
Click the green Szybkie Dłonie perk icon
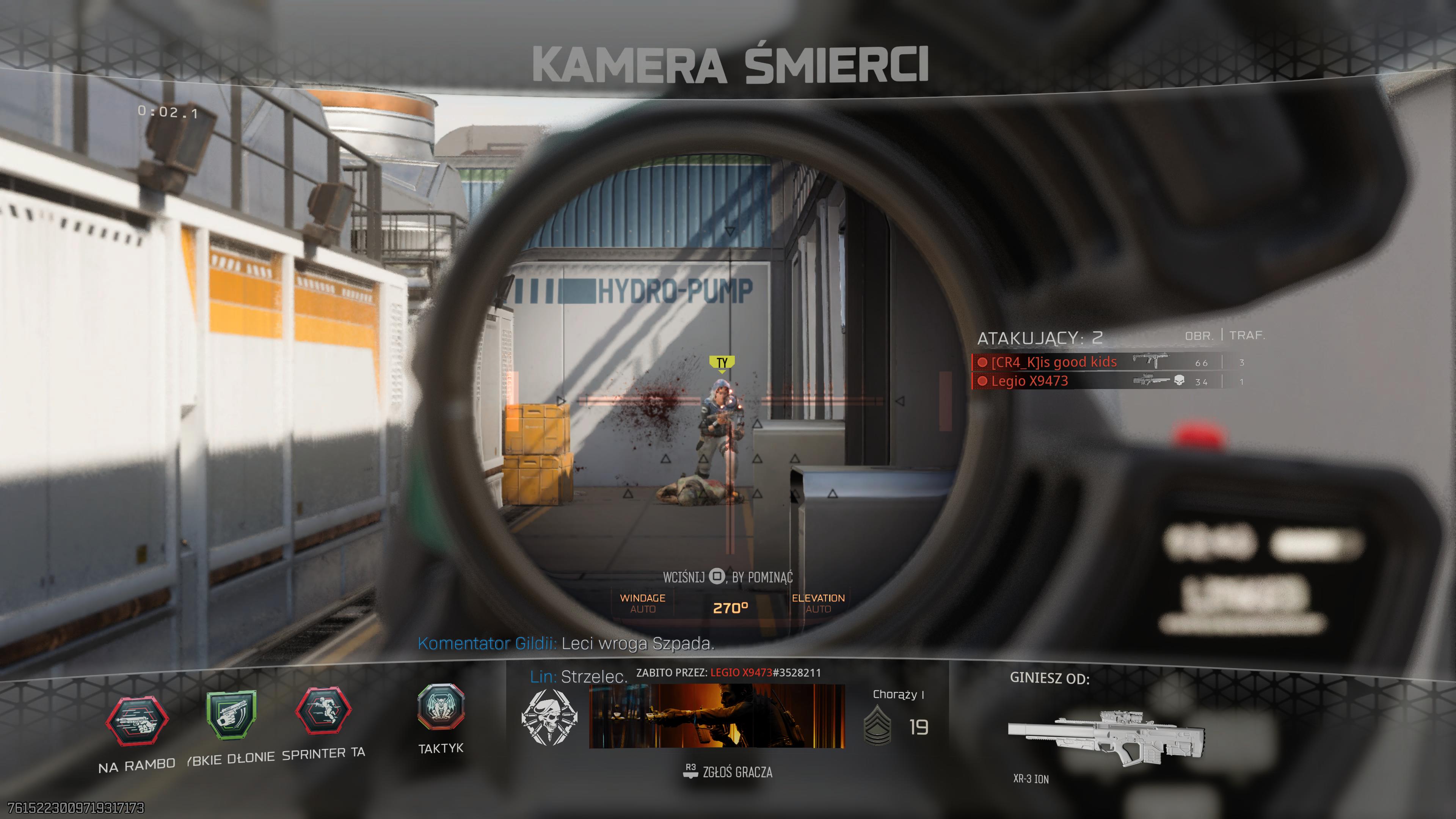click(231, 714)
